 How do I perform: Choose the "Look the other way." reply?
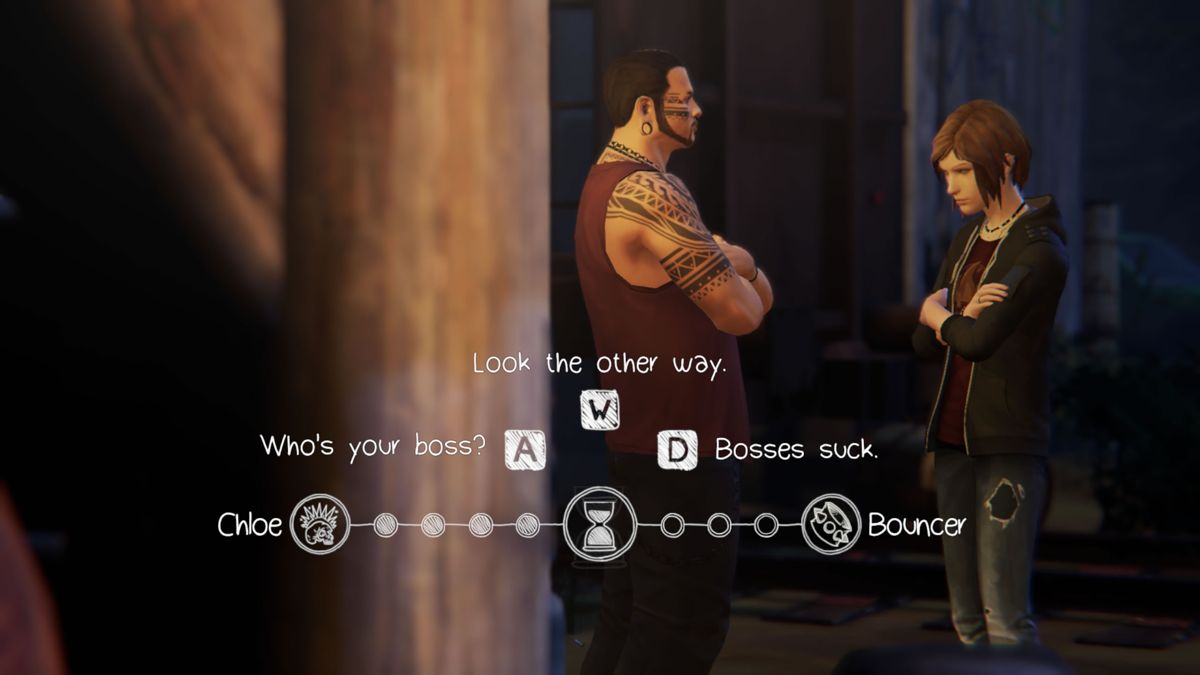click(x=598, y=365)
